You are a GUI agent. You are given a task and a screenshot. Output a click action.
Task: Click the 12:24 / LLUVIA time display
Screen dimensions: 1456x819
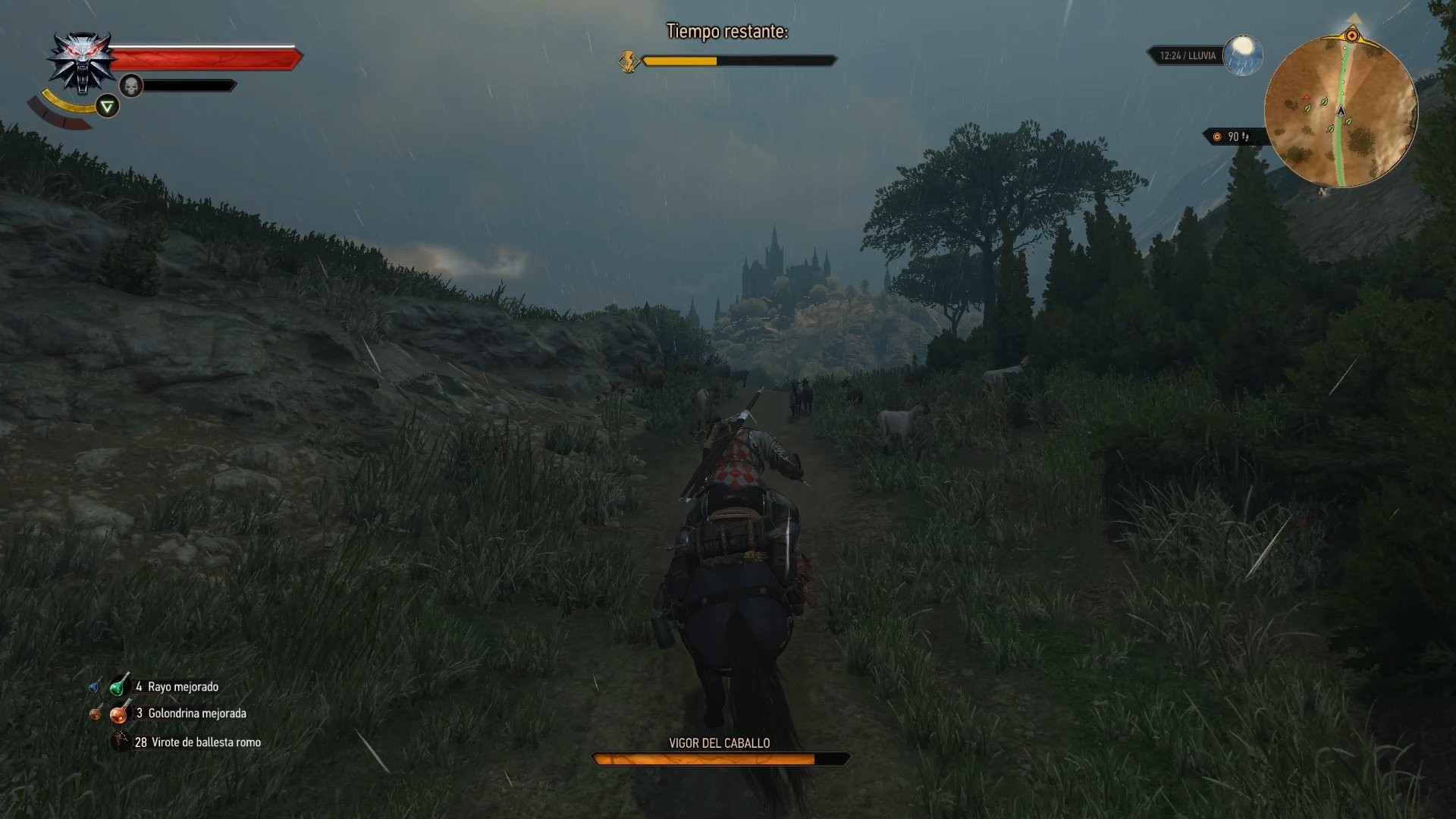point(1188,55)
